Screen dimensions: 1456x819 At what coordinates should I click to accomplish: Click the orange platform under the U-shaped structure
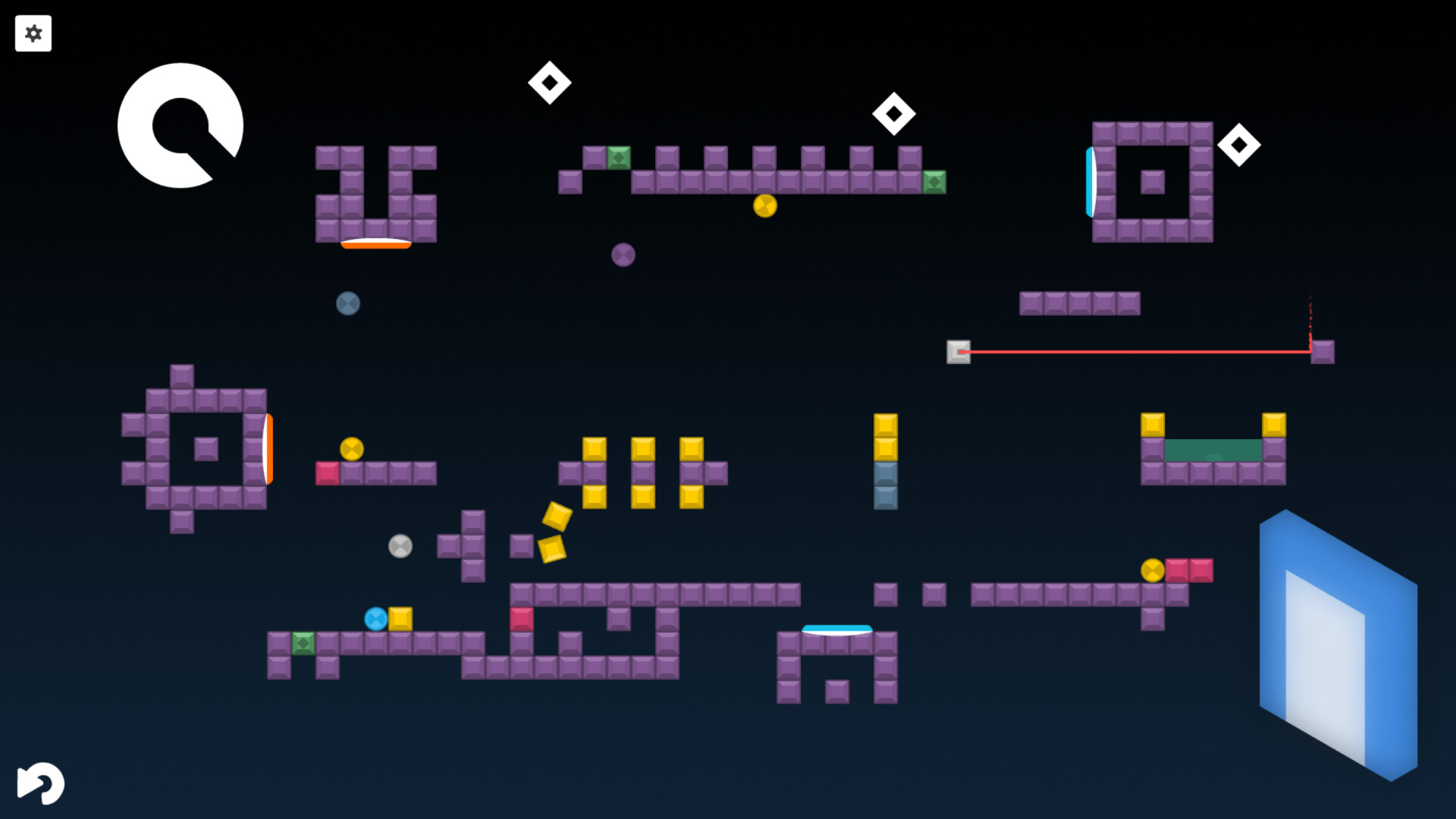[375, 244]
